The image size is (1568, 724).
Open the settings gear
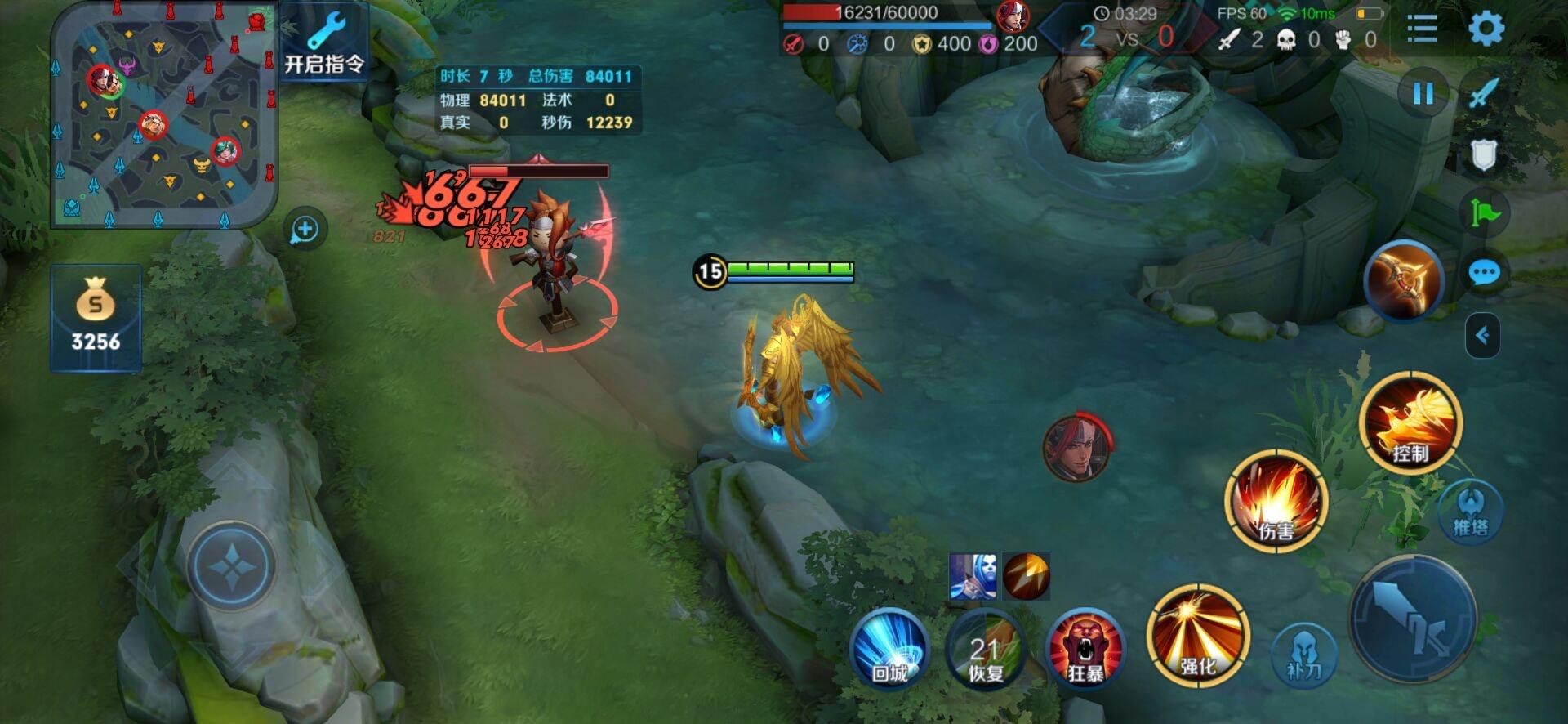[1486, 29]
